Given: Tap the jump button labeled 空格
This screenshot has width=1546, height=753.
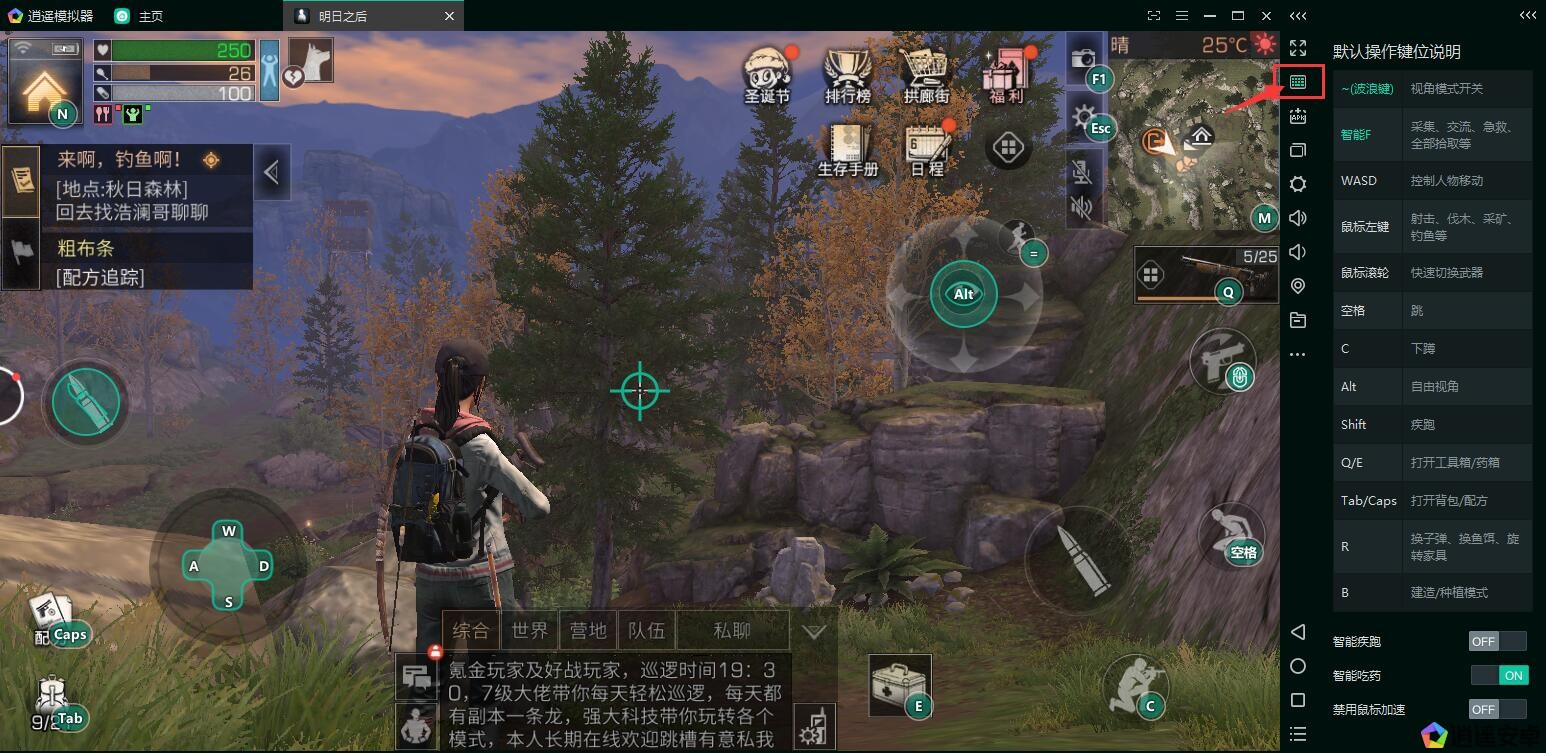Looking at the screenshot, I should coord(1230,535).
